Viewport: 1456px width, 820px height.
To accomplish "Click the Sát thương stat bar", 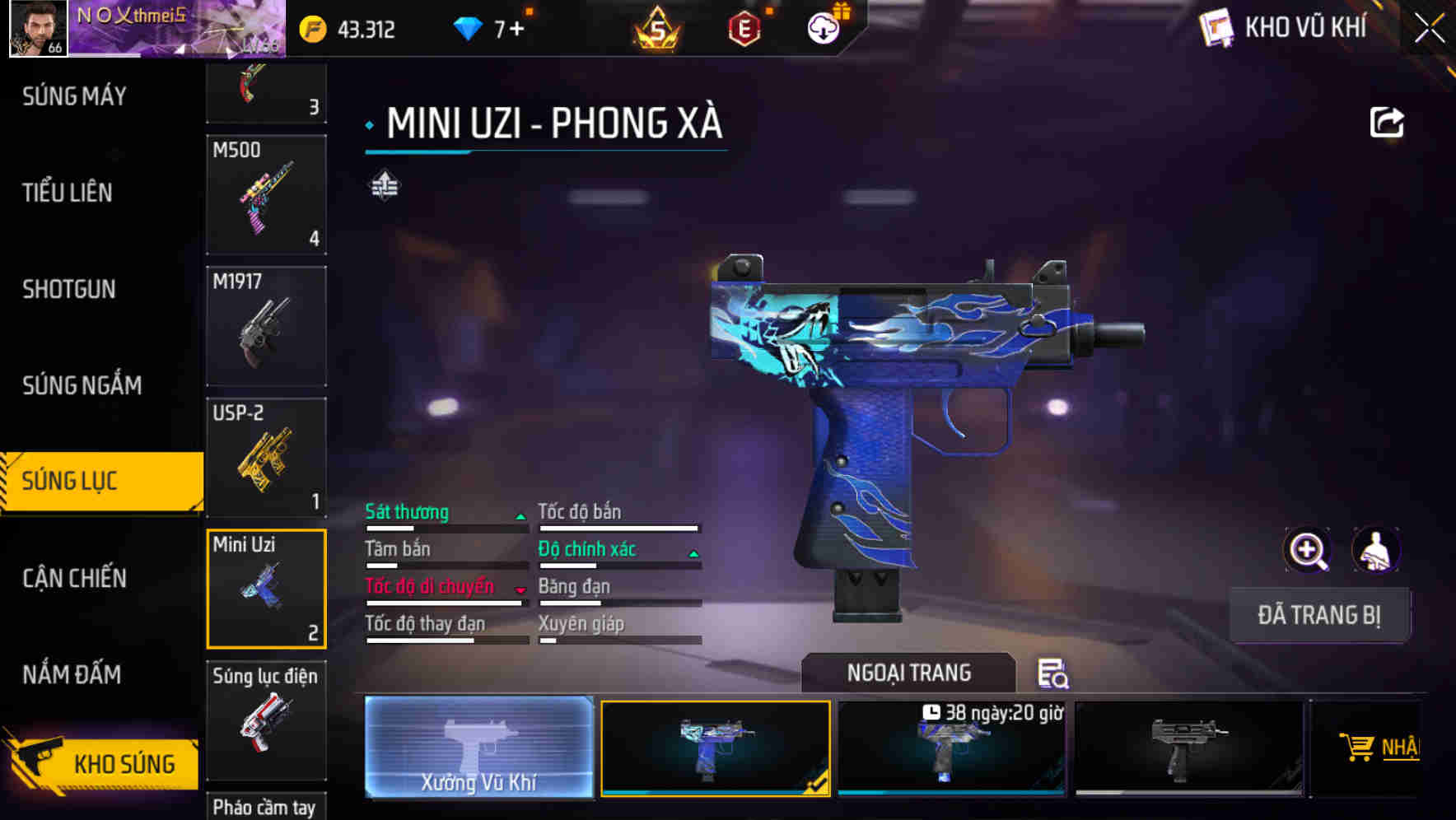I will [445, 527].
